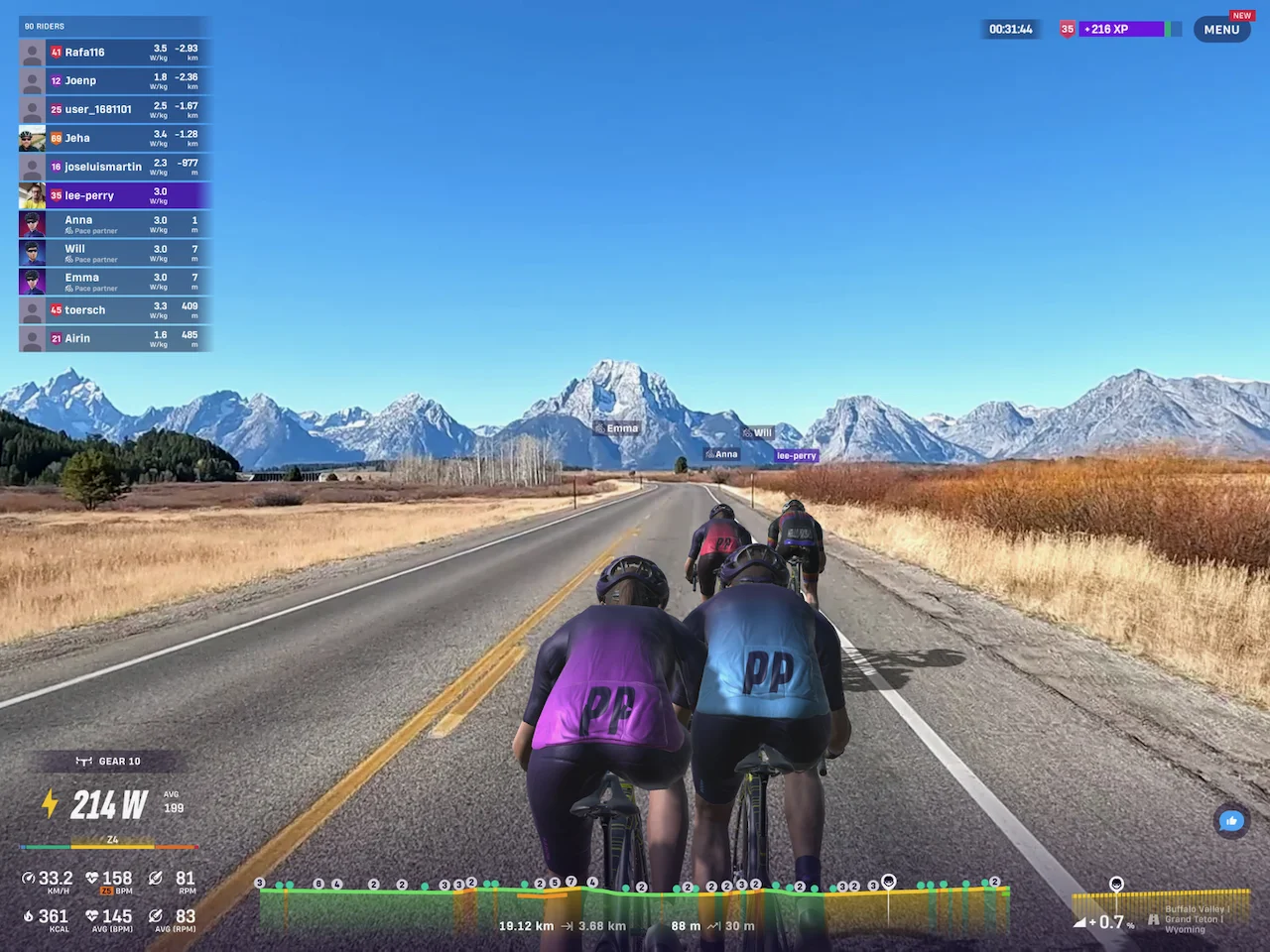Choose rider toersch in the rider list
The width and height of the screenshot is (1270, 952).
[114, 310]
